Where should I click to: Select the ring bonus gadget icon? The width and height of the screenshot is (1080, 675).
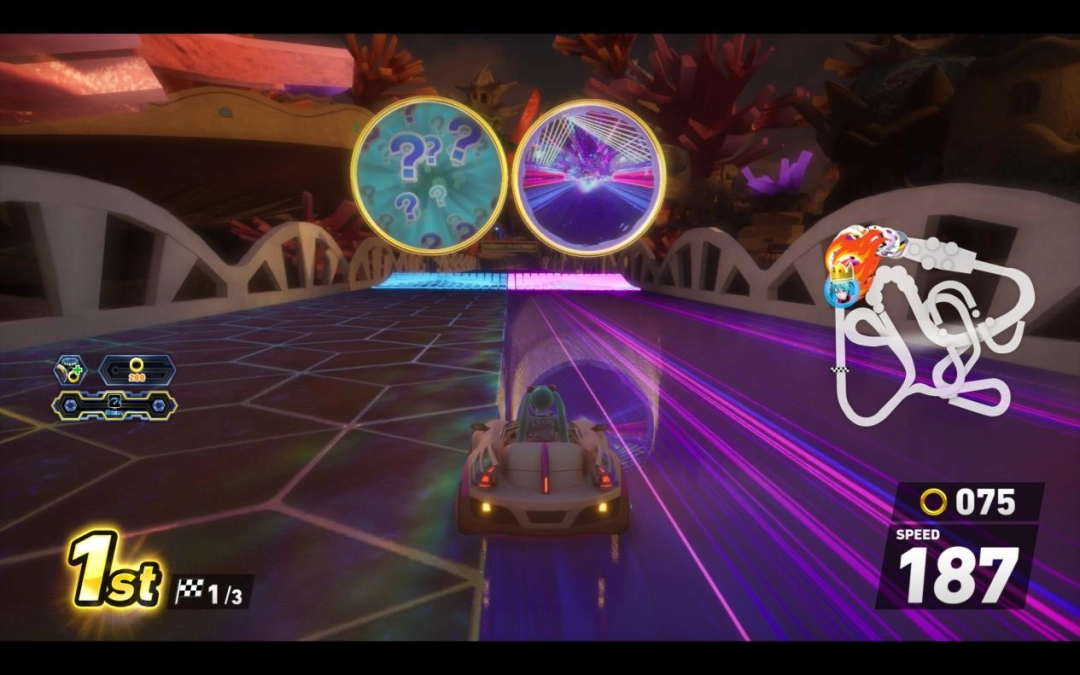tap(70, 370)
